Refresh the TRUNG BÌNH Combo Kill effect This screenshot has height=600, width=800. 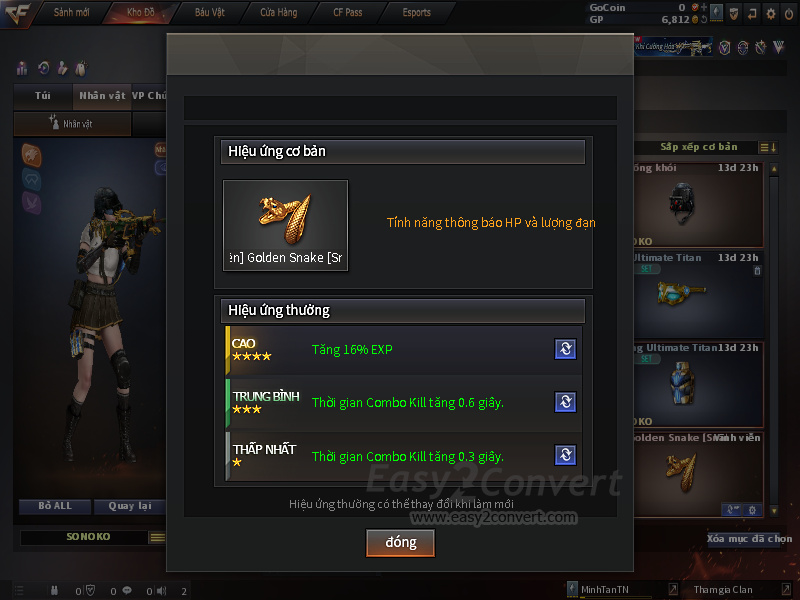coord(565,402)
